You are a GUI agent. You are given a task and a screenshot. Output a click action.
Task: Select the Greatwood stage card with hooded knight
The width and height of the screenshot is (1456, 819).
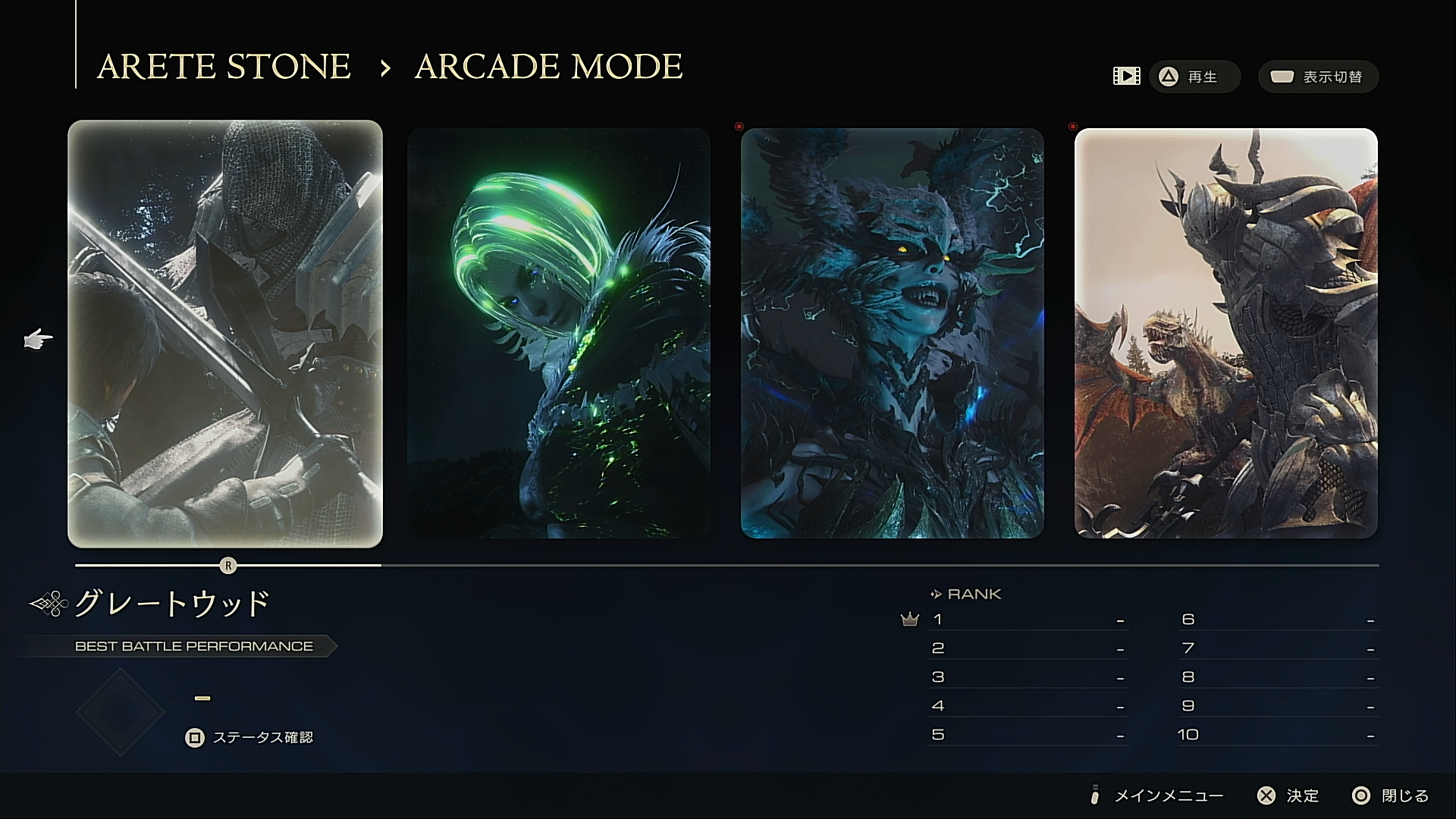[x=225, y=334]
